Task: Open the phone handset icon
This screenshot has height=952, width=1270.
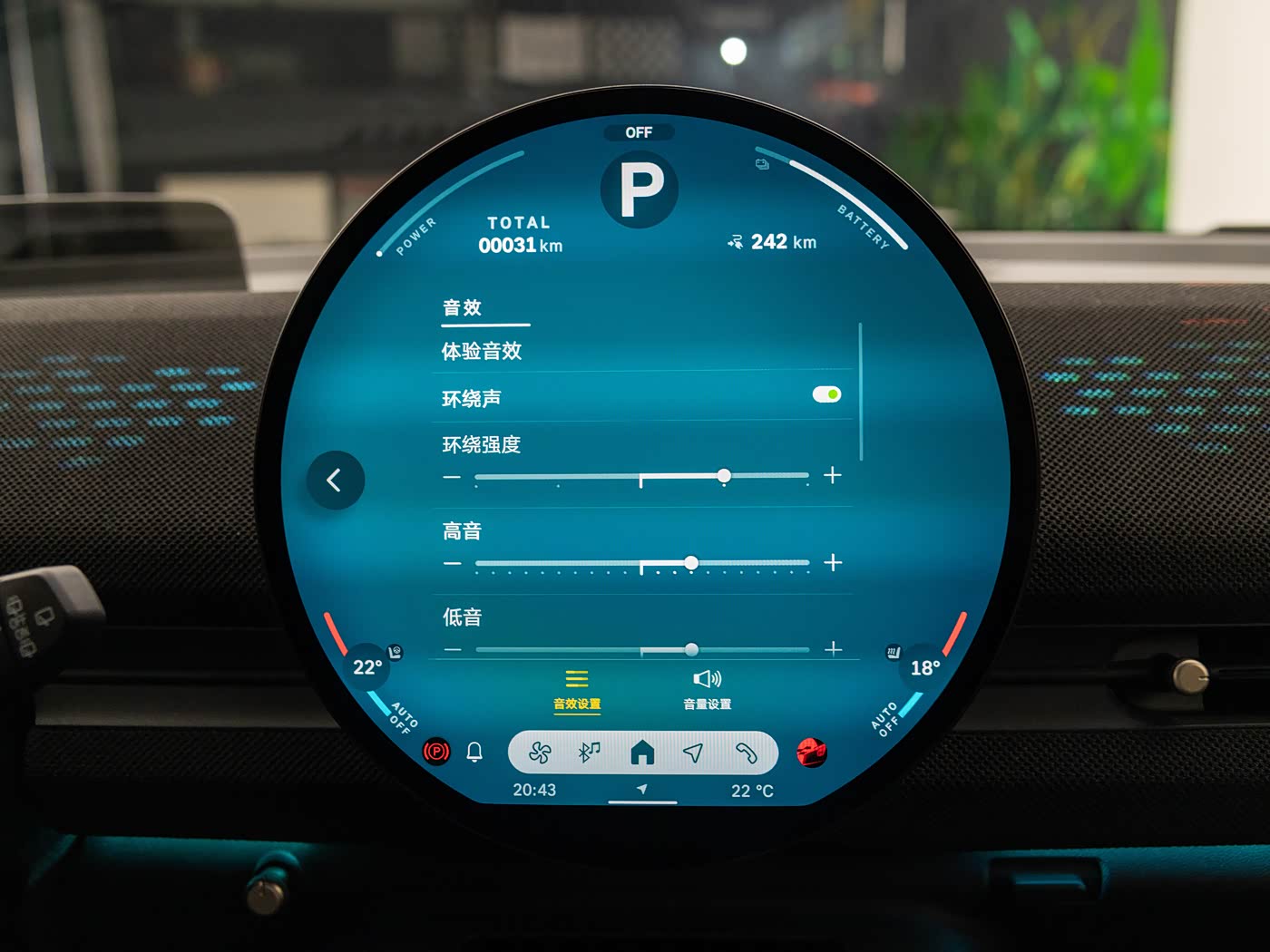Action: click(x=746, y=753)
